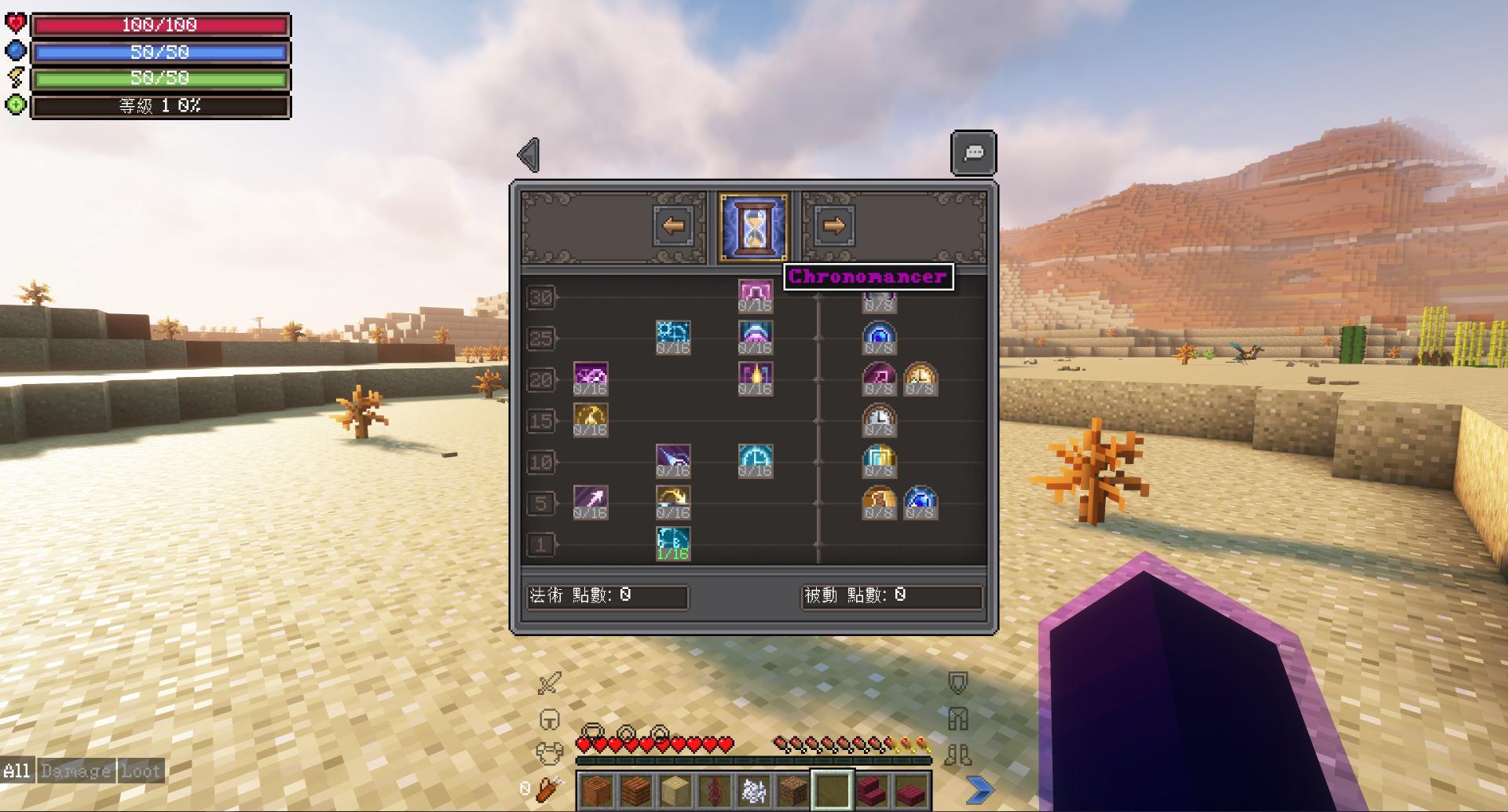This screenshot has width=1508, height=812.
Task: Go back using the arrow above the panel
Action: [528, 152]
